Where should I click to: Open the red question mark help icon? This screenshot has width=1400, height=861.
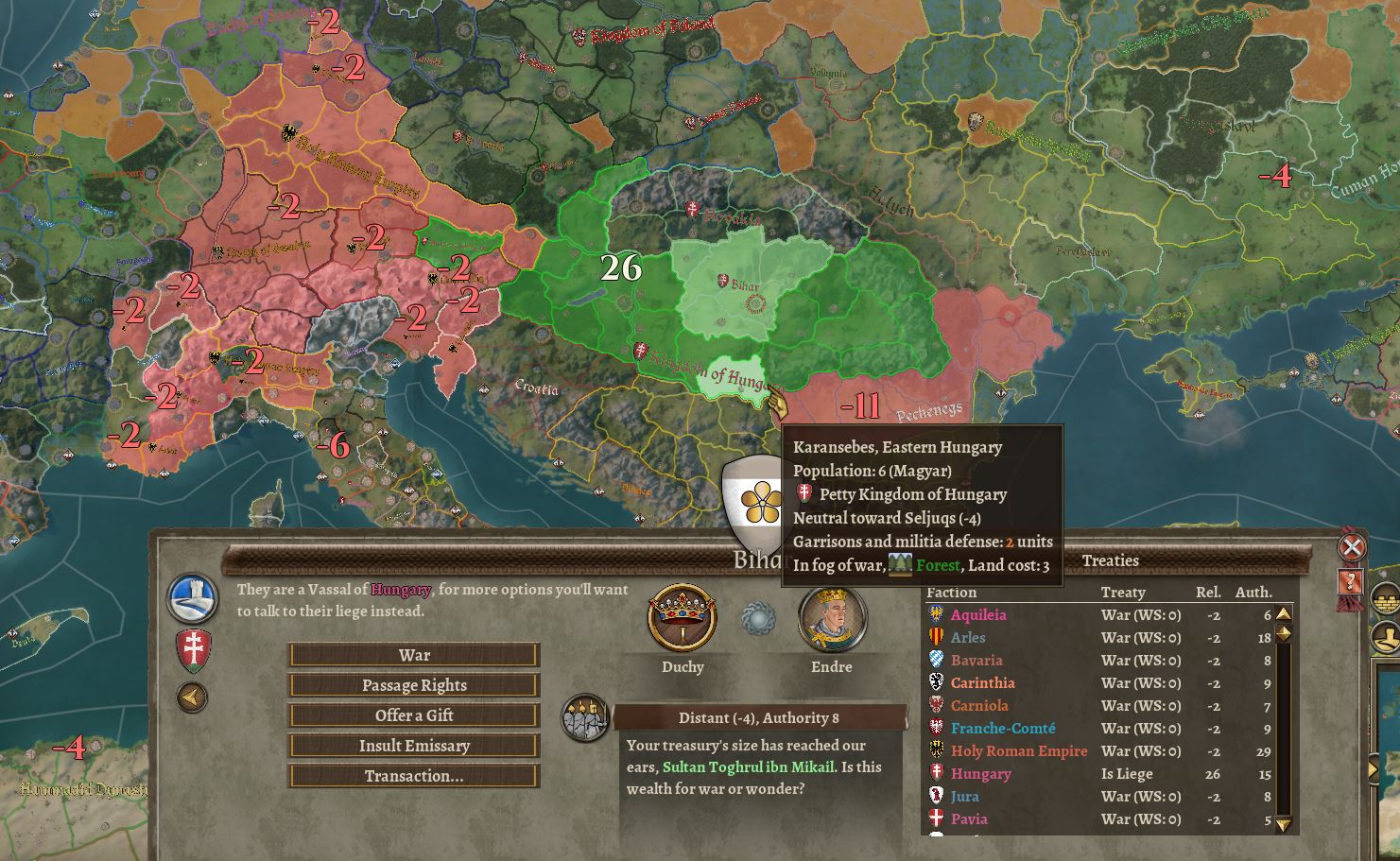click(1350, 581)
